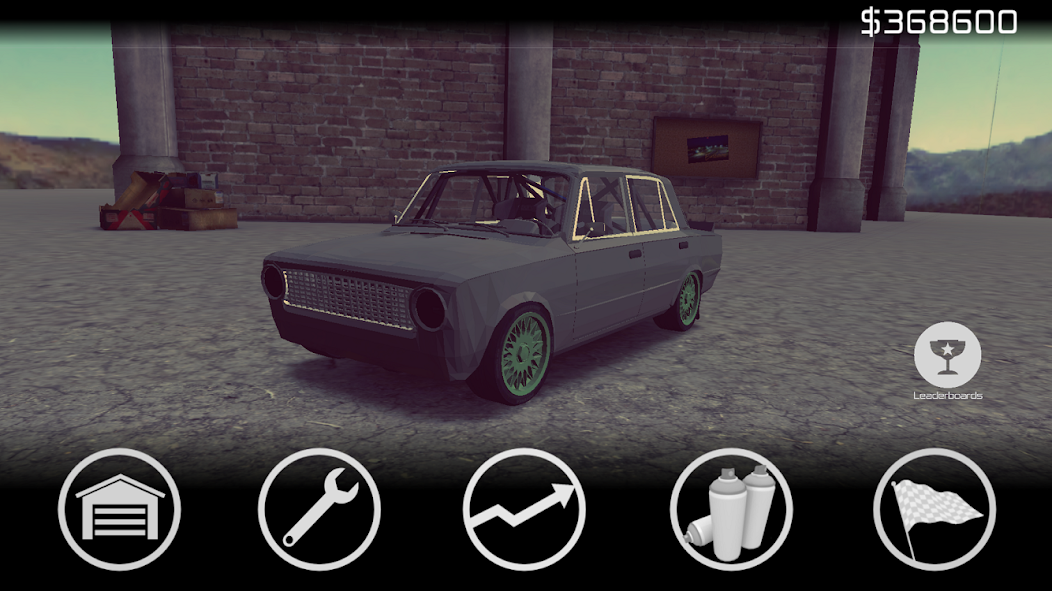Screen dimensions: 1052x591
Task: Open the wrench tuning menu
Action: point(319,509)
